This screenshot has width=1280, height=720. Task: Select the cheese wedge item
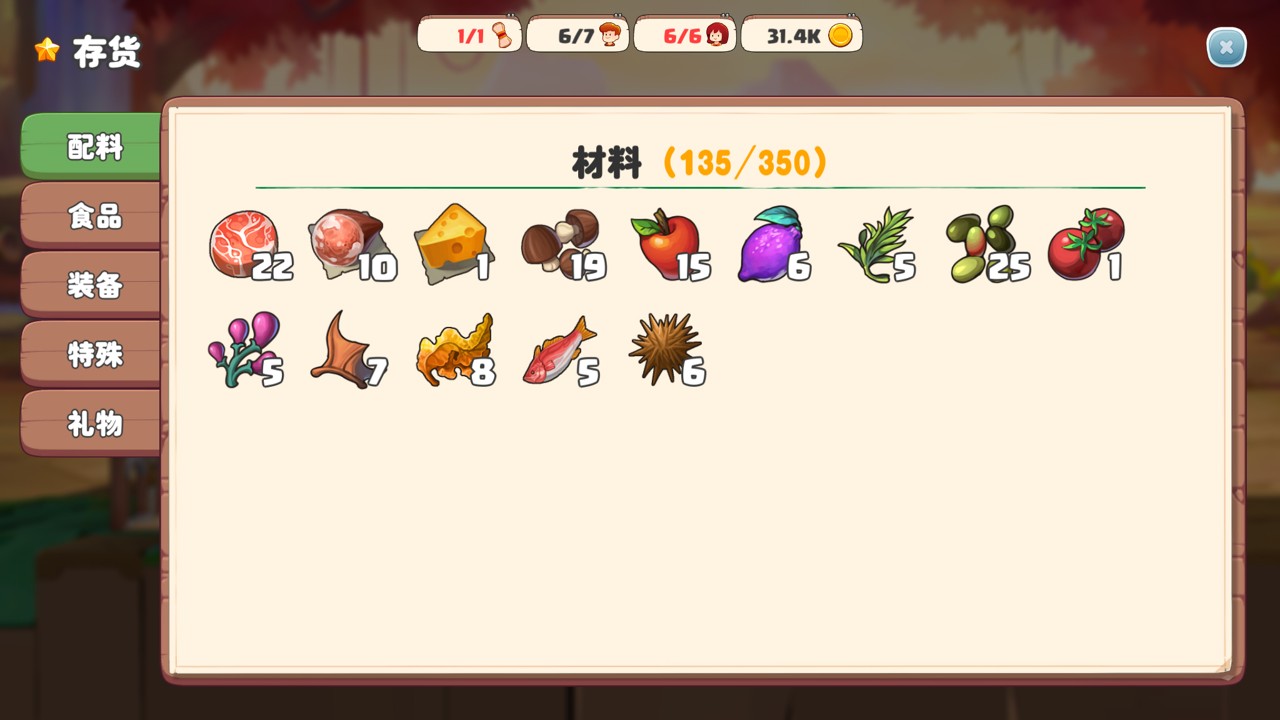coord(451,245)
